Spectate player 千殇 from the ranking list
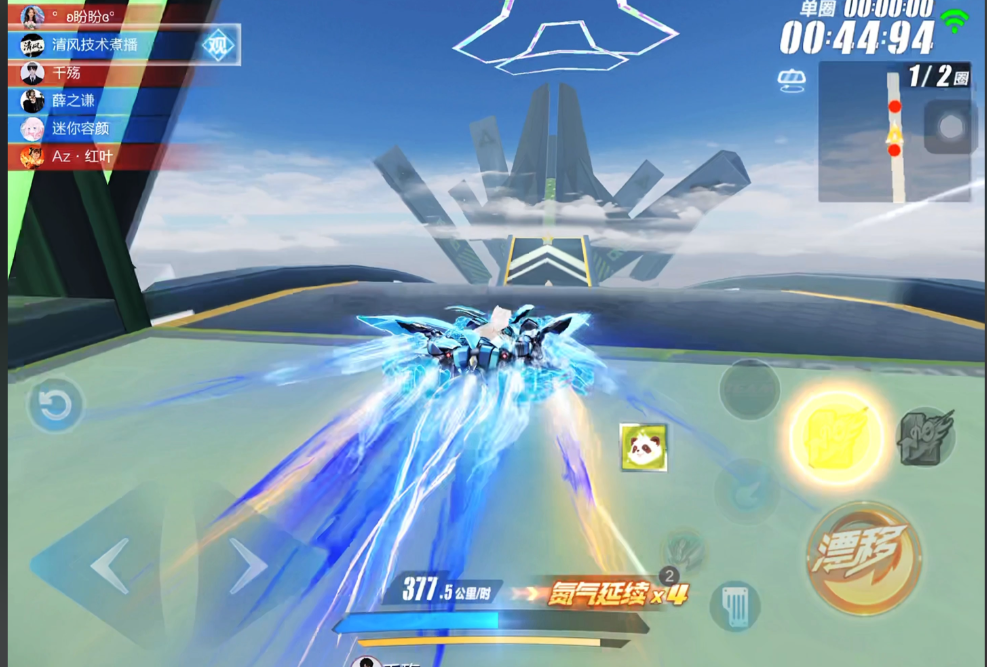987x667 pixels. (x=67, y=73)
